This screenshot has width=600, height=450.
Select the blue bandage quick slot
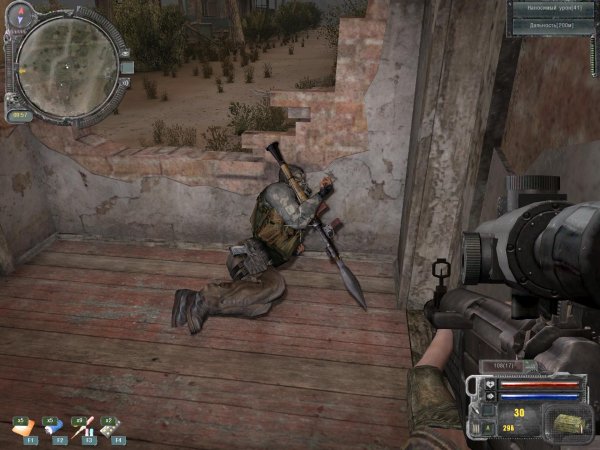click(53, 428)
